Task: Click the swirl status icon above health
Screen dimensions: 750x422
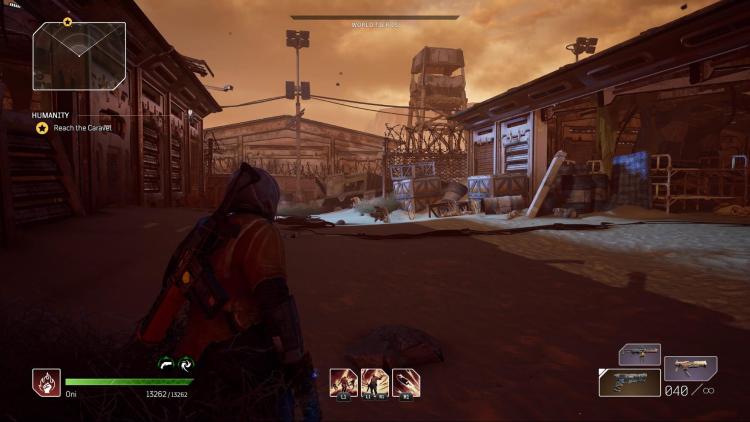Action: pos(184,366)
